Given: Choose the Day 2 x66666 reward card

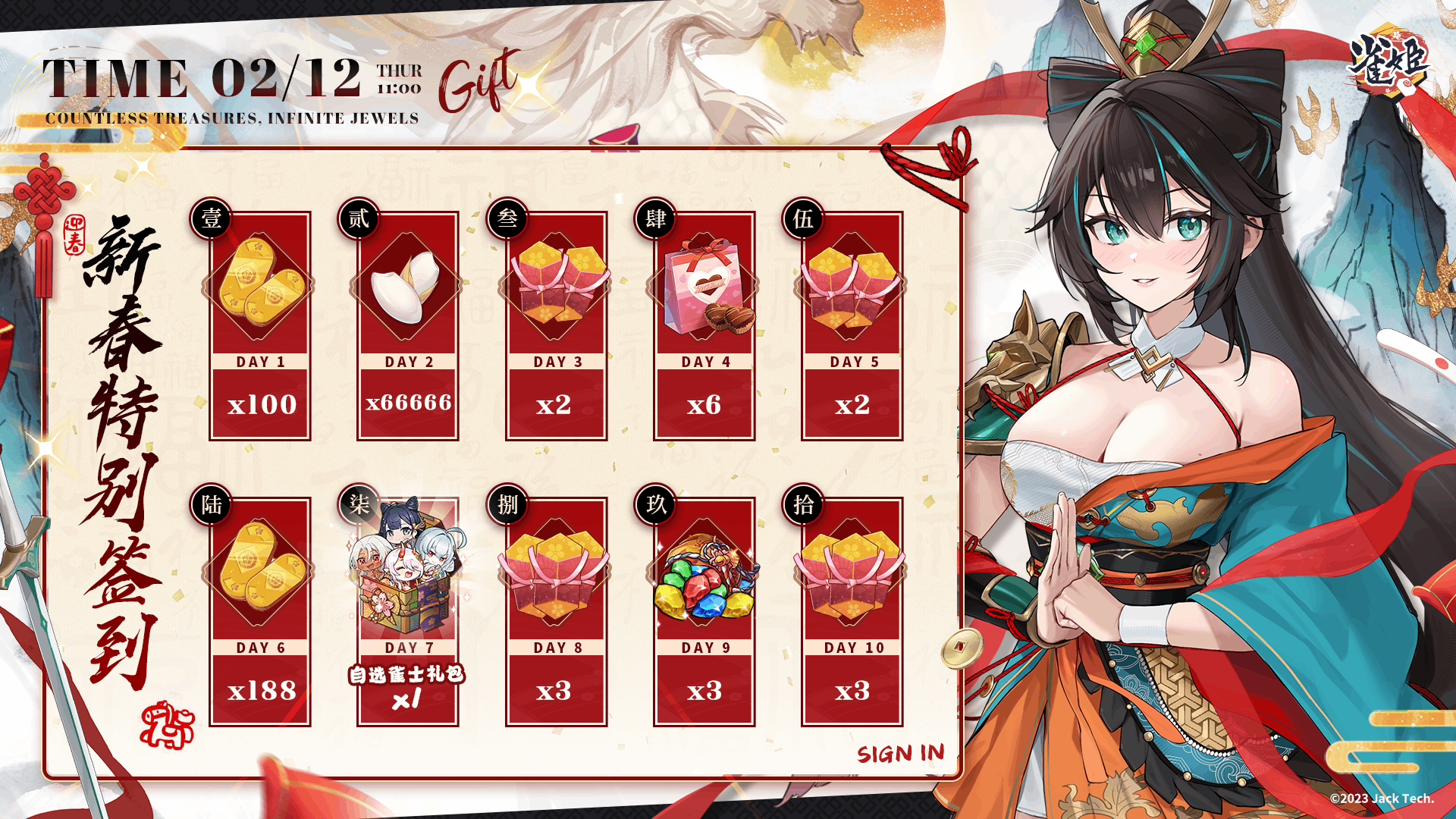Looking at the screenshot, I should pos(408,326).
